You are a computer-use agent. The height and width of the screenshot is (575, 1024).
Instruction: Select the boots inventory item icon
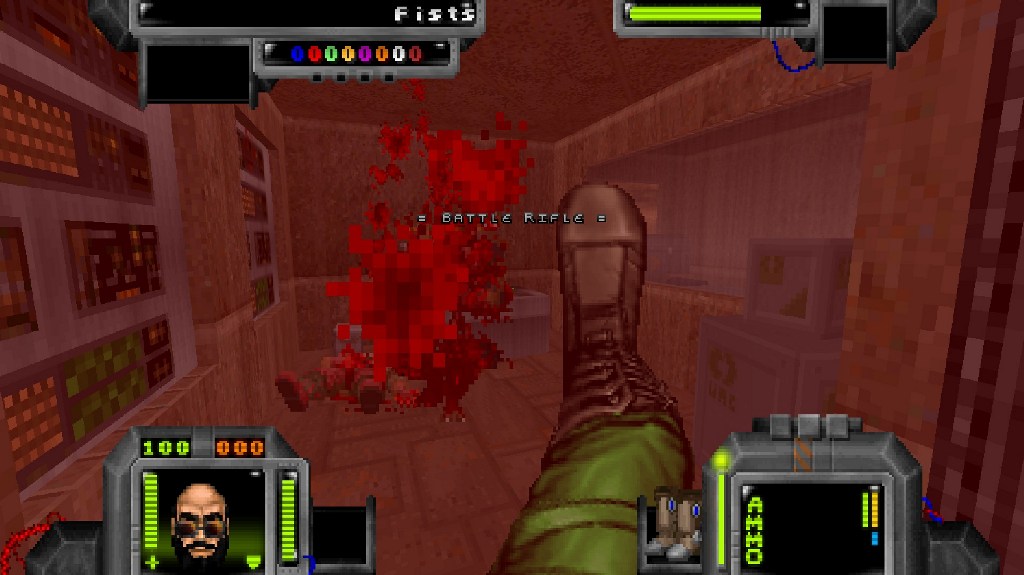pyautogui.click(x=675, y=521)
